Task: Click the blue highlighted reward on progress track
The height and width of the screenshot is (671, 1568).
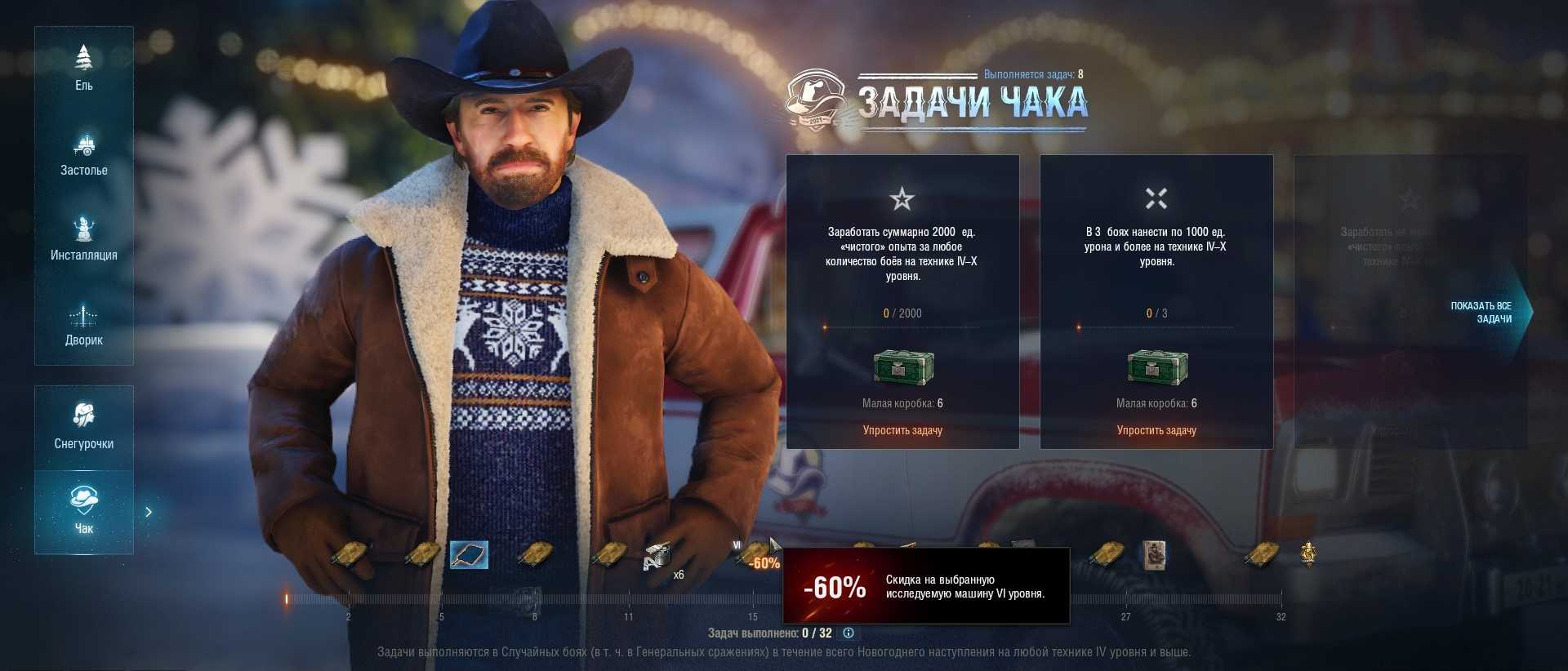Action: click(470, 555)
